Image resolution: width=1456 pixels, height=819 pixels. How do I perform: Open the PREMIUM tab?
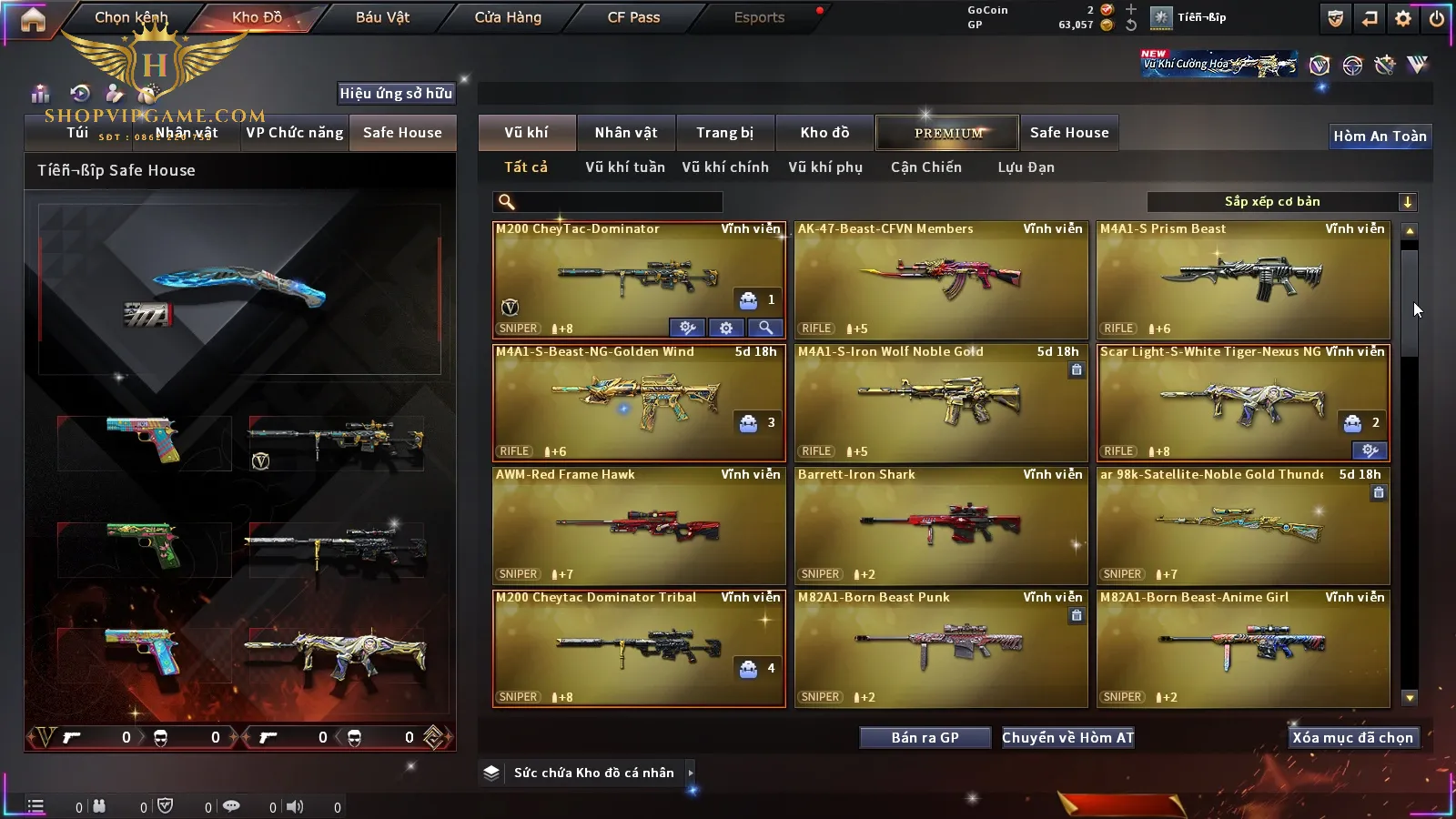coord(947,133)
